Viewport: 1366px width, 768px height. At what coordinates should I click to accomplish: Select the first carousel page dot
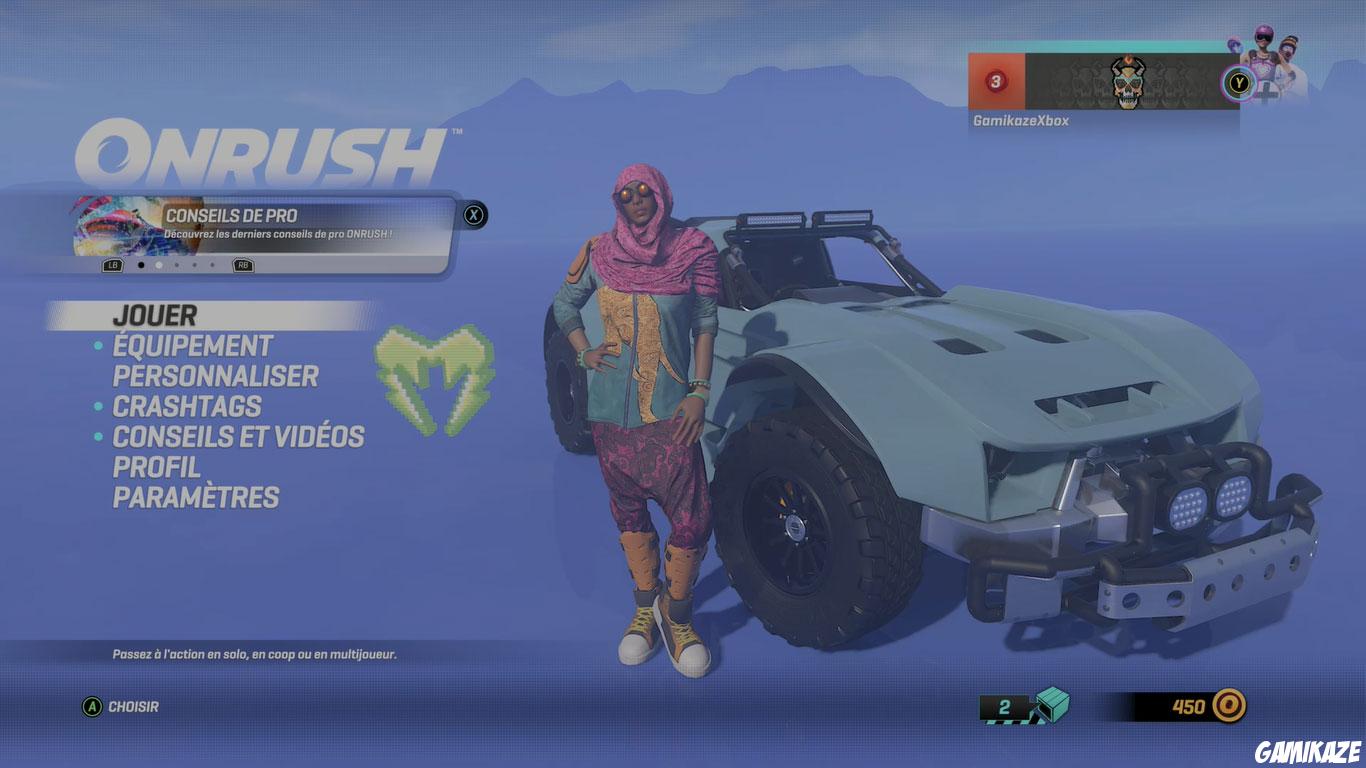pos(141,265)
